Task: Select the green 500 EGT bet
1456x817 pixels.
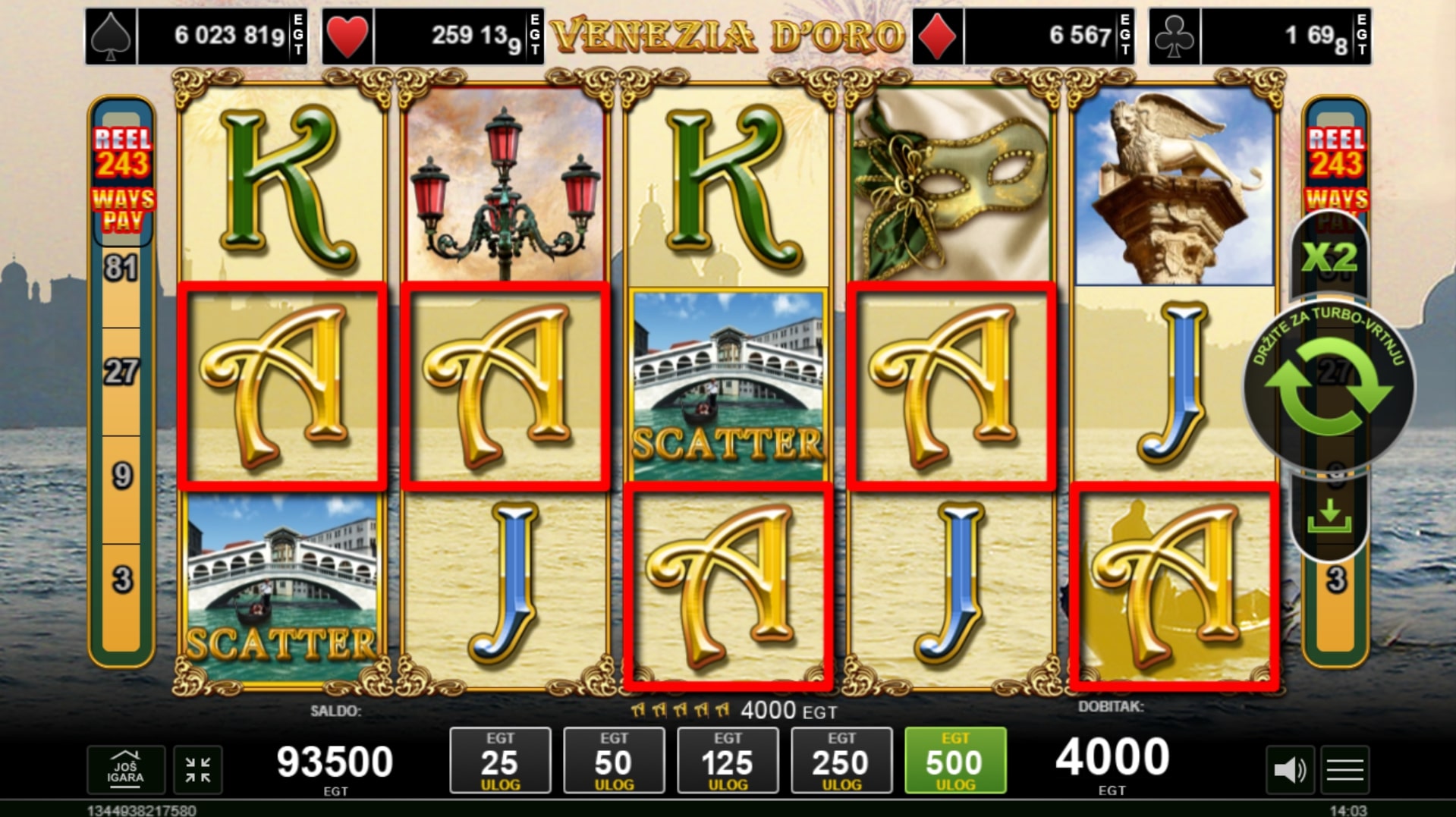Action: coord(955,760)
